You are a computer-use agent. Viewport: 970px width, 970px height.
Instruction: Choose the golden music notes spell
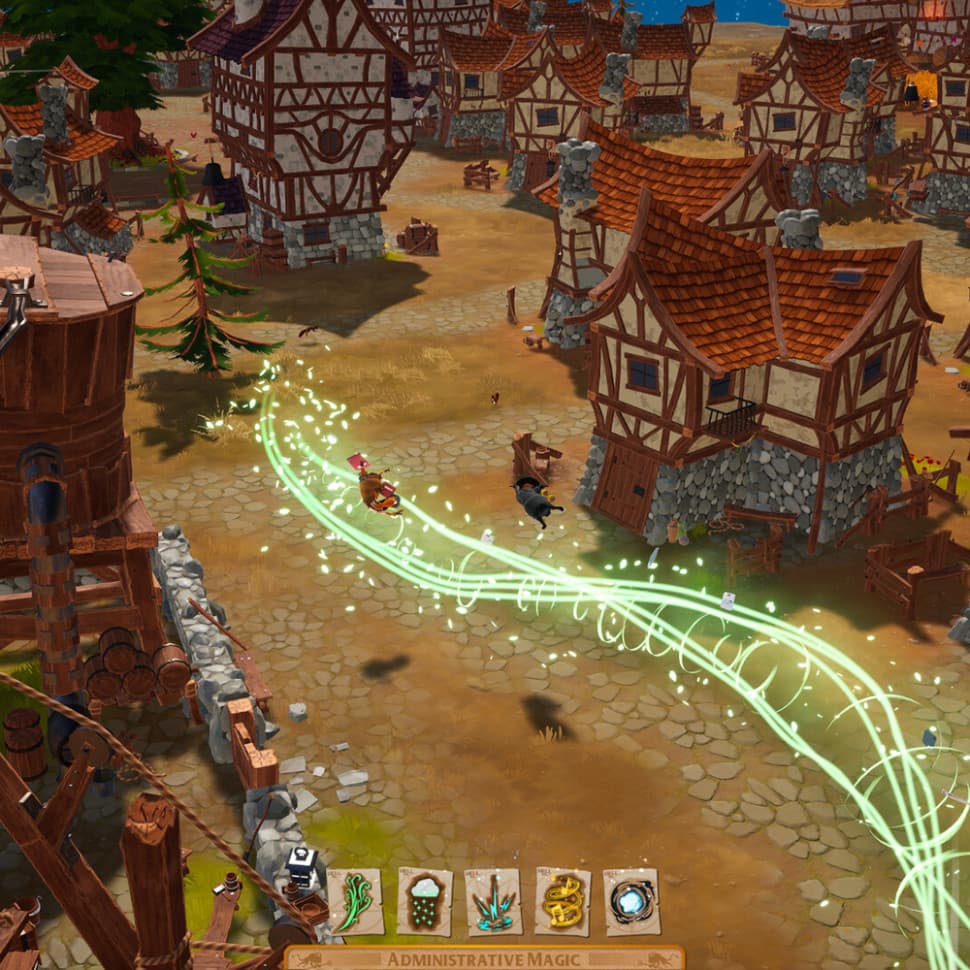[562, 901]
